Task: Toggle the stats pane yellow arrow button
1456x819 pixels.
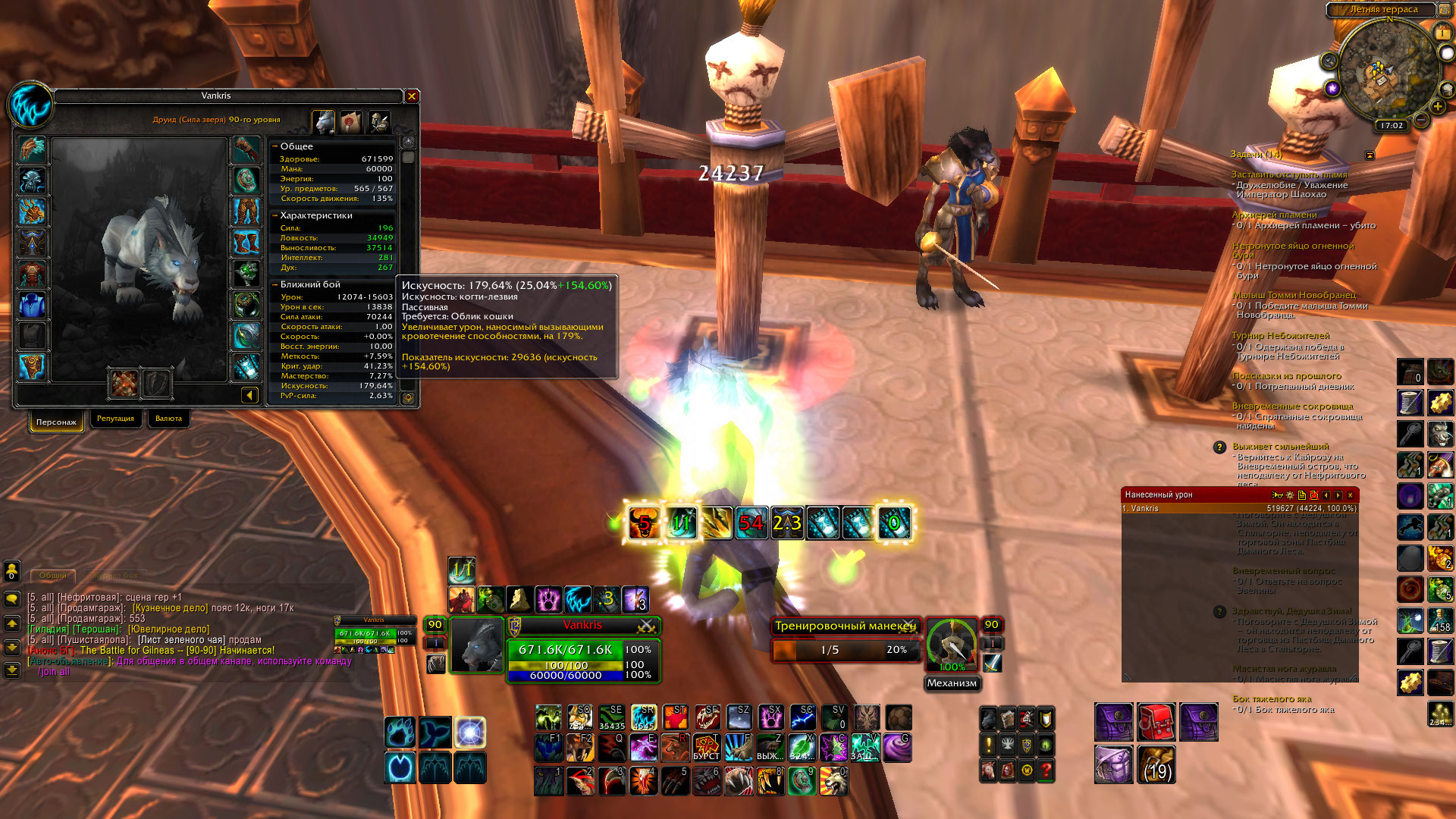Action: tap(249, 395)
